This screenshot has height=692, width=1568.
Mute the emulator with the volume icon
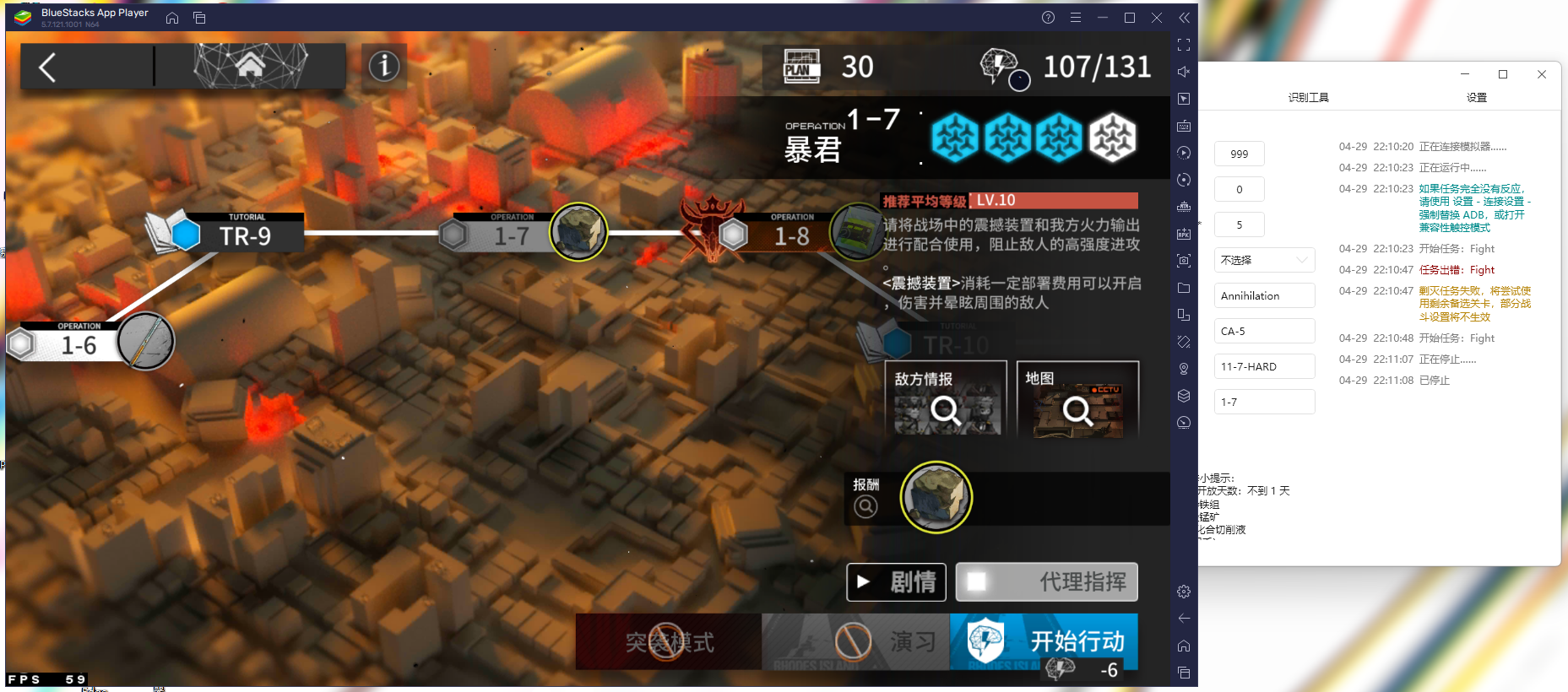(x=1184, y=71)
